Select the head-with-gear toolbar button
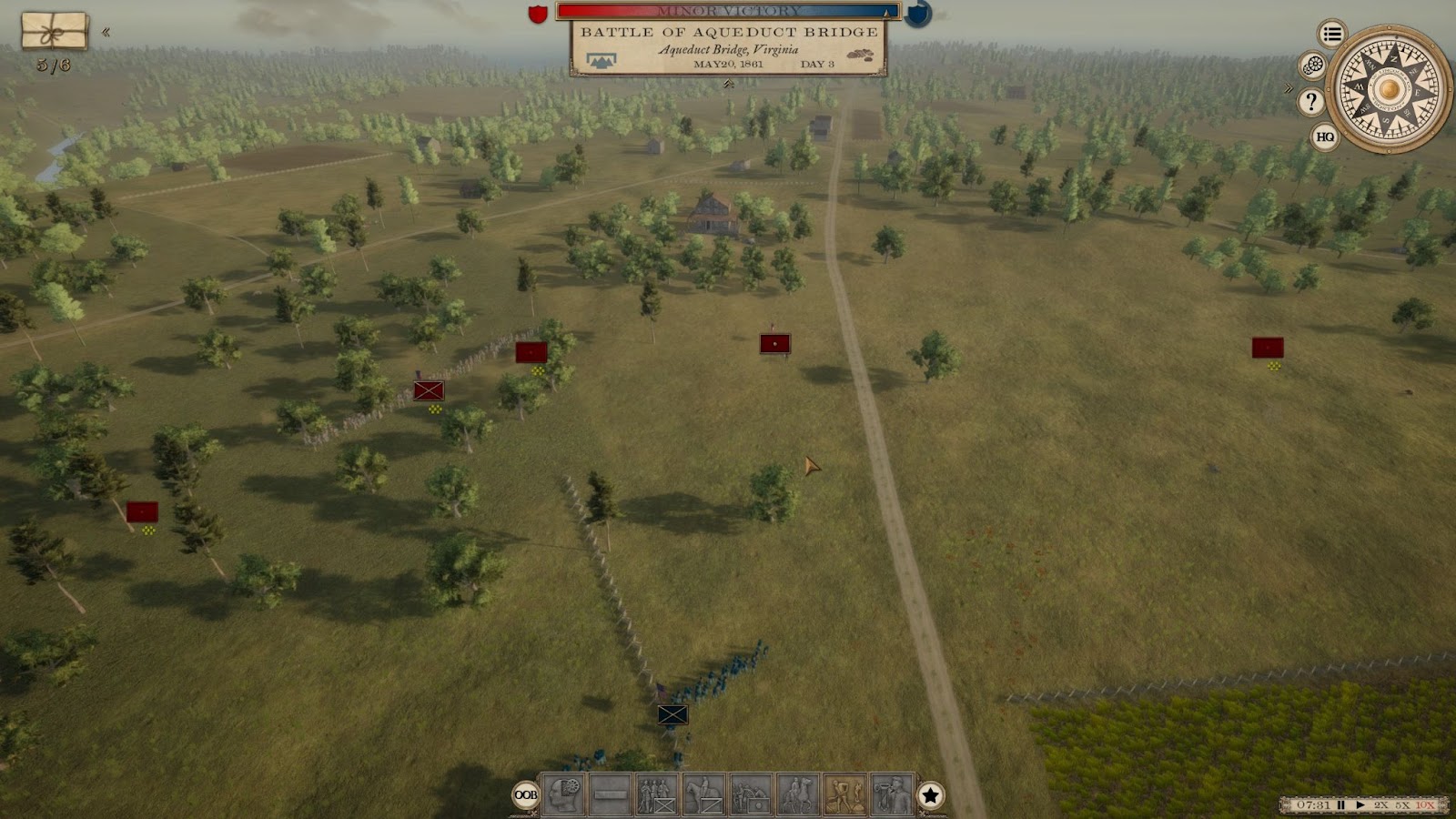This screenshot has height=819, width=1456. tap(563, 794)
